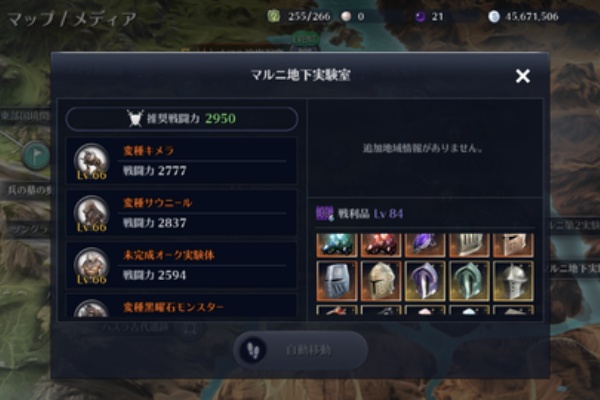Inspect the tan knight helmet loot

(x=381, y=281)
